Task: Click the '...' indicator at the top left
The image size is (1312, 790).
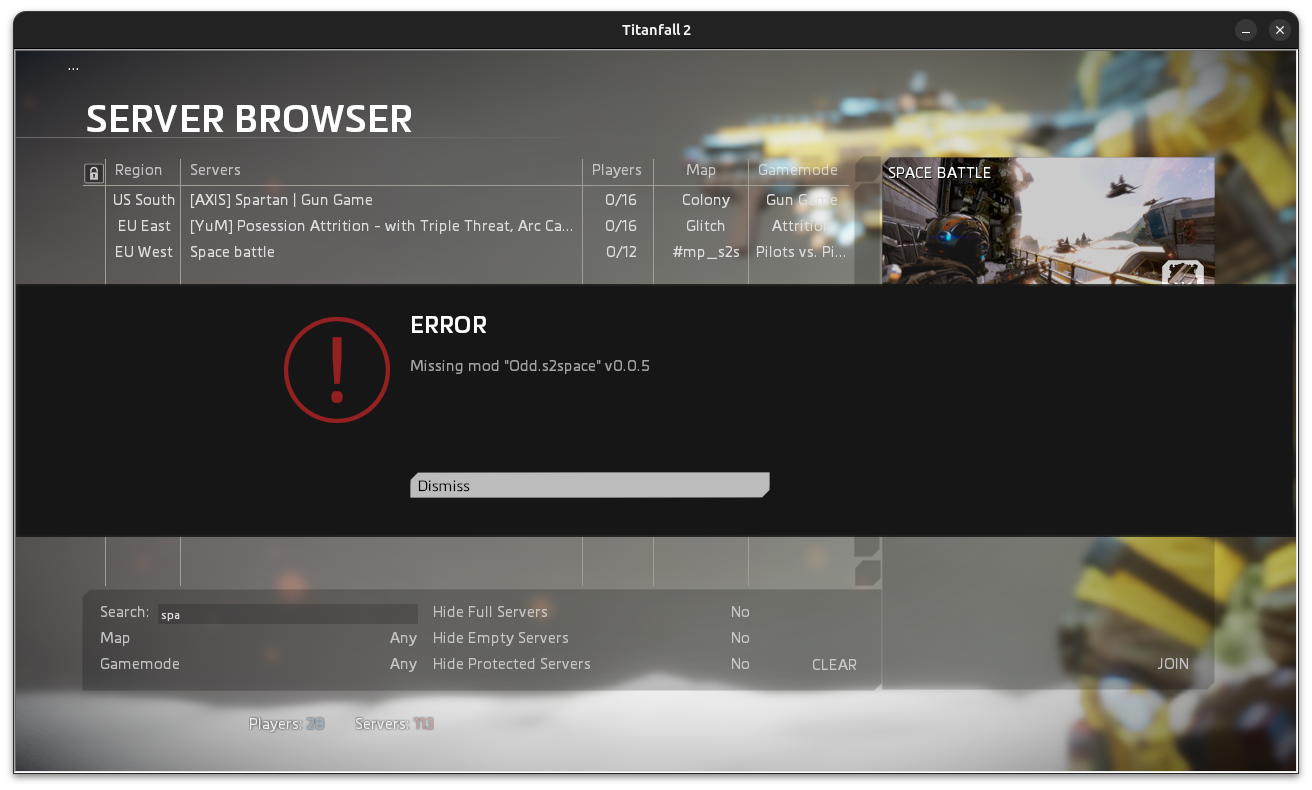Action: pyautogui.click(x=73, y=66)
